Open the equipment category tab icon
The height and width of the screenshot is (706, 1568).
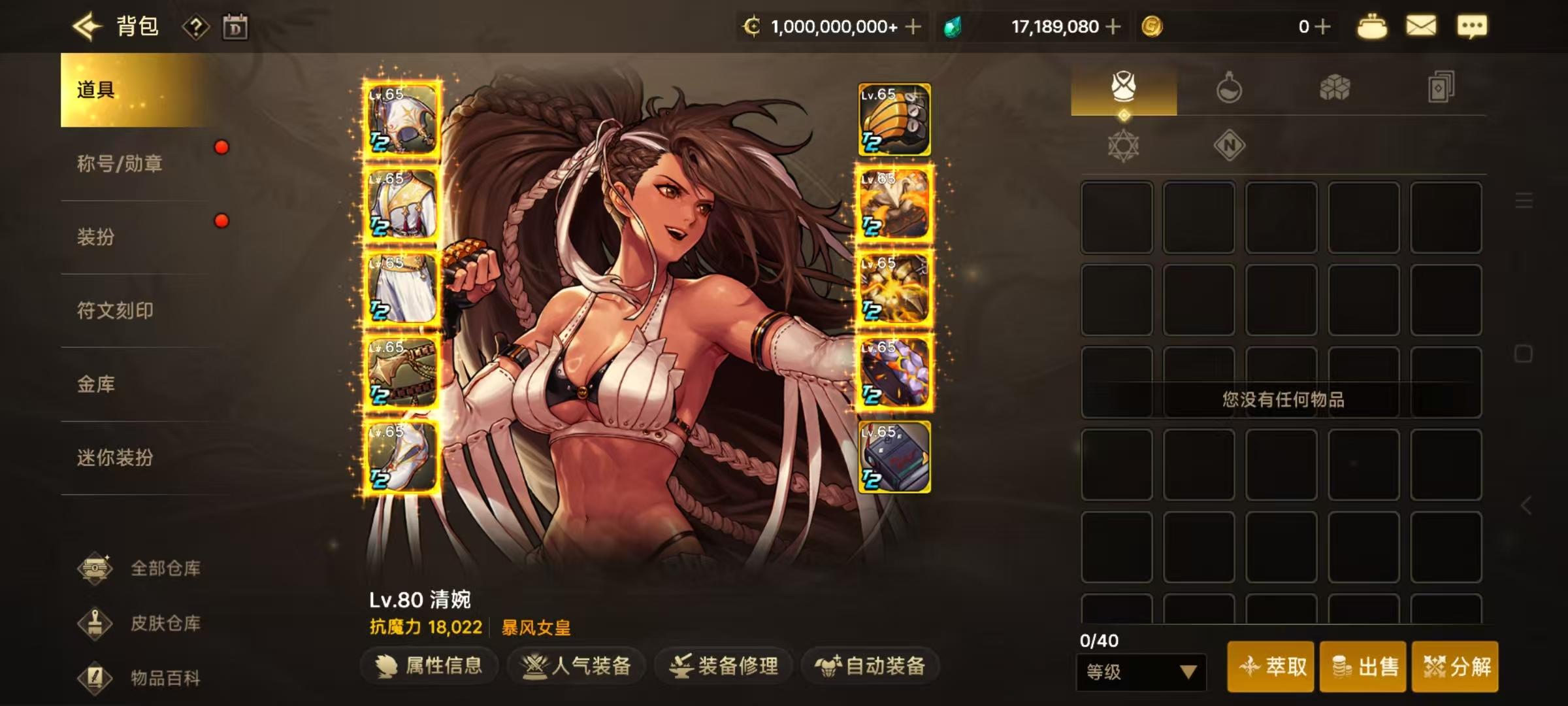(1124, 87)
